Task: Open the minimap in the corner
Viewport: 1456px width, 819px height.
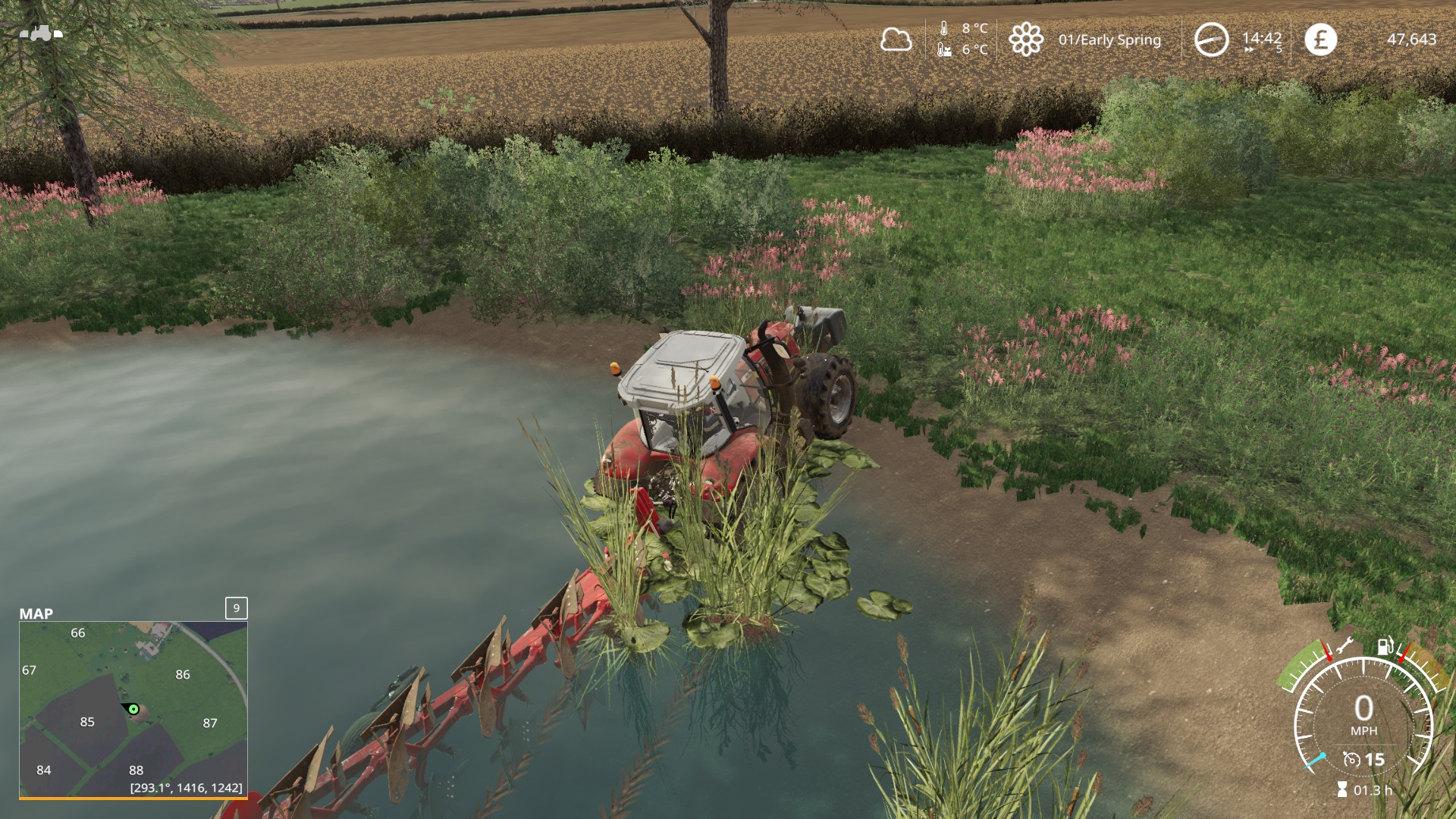Action: click(133, 708)
